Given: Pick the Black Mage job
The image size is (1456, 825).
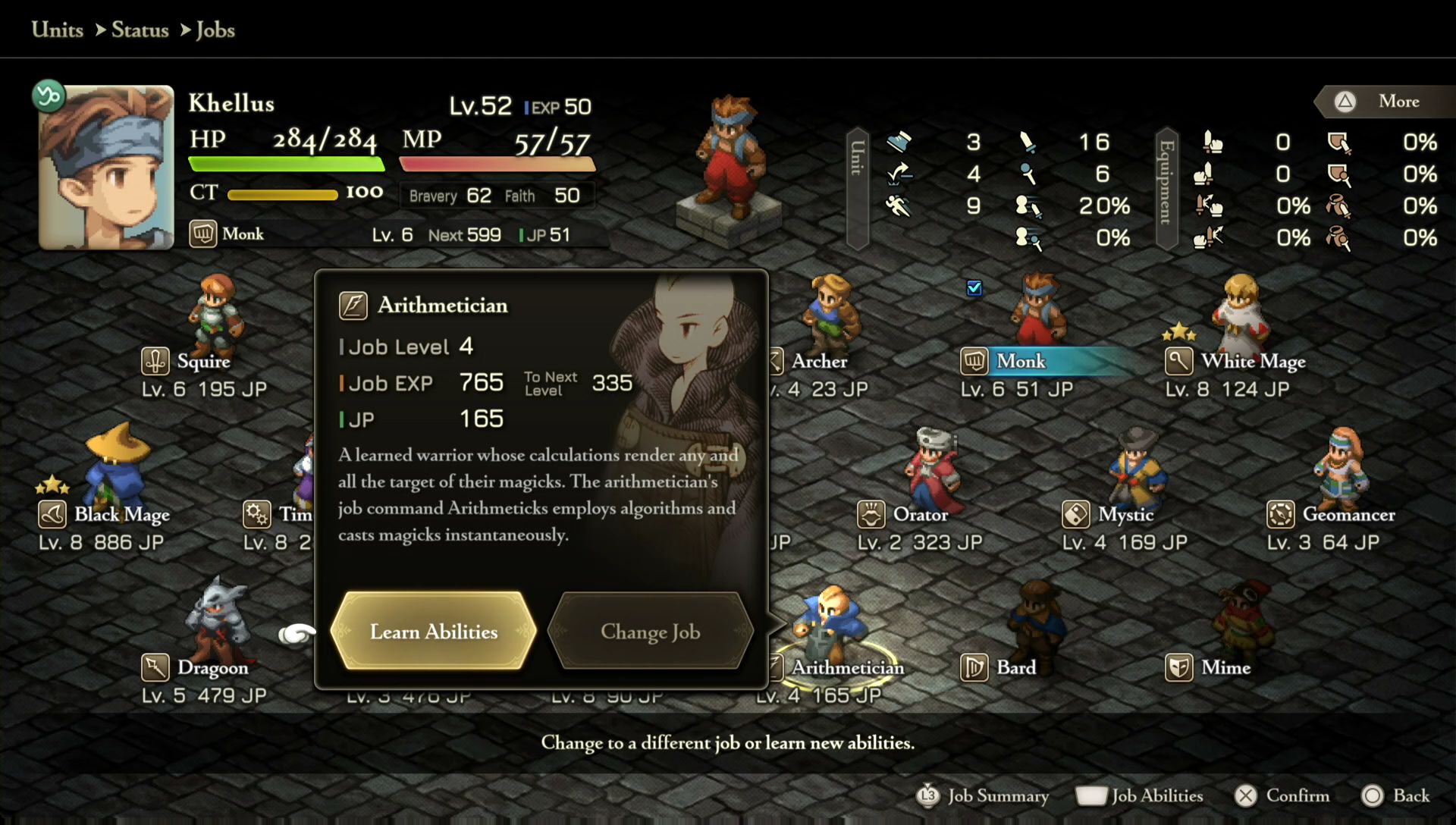Looking at the screenshot, I should (121, 514).
